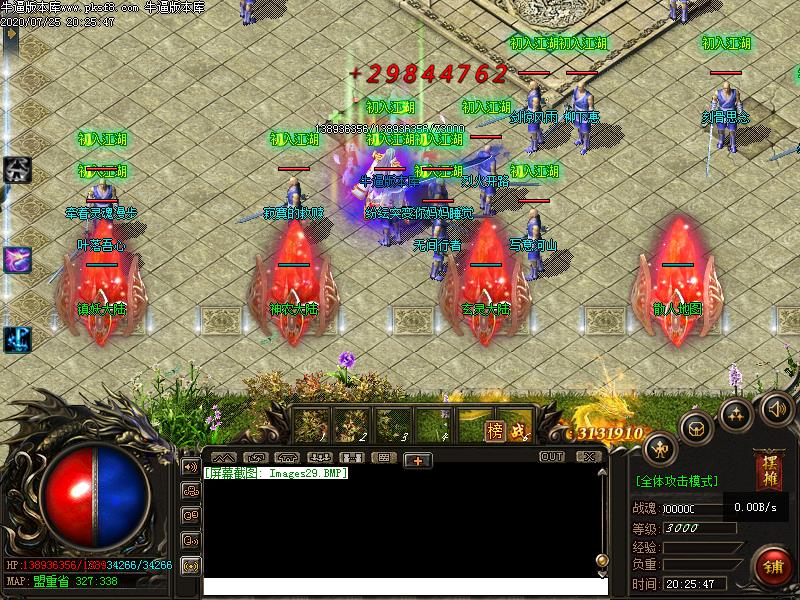Activate the purple streak skill icon

17,259
